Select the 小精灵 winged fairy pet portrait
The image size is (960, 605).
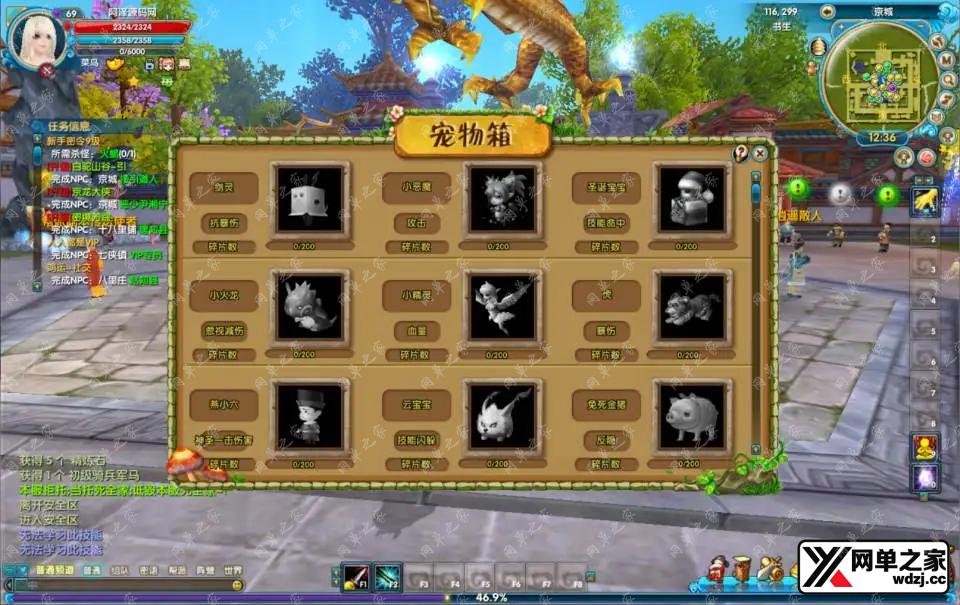click(503, 307)
